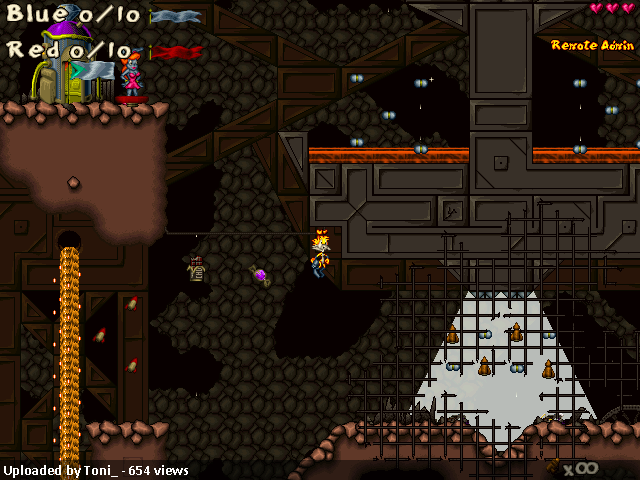Viewport: 640px width, 480px height.
Task: Open the Toni_ uploader caption
Action: pos(95,470)
